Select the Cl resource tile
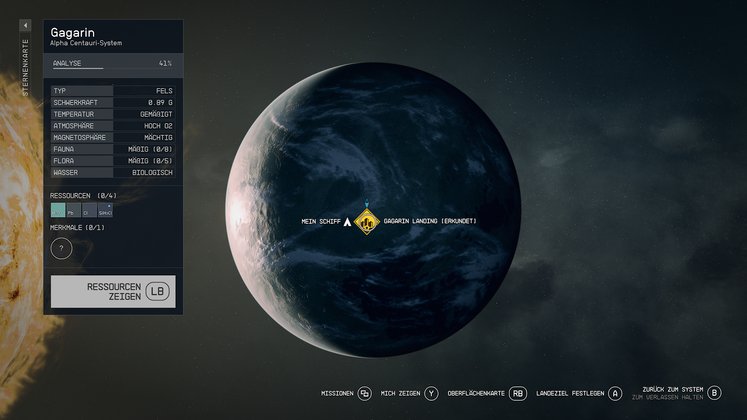Screen dimensions: 747x420 point(89,211)
